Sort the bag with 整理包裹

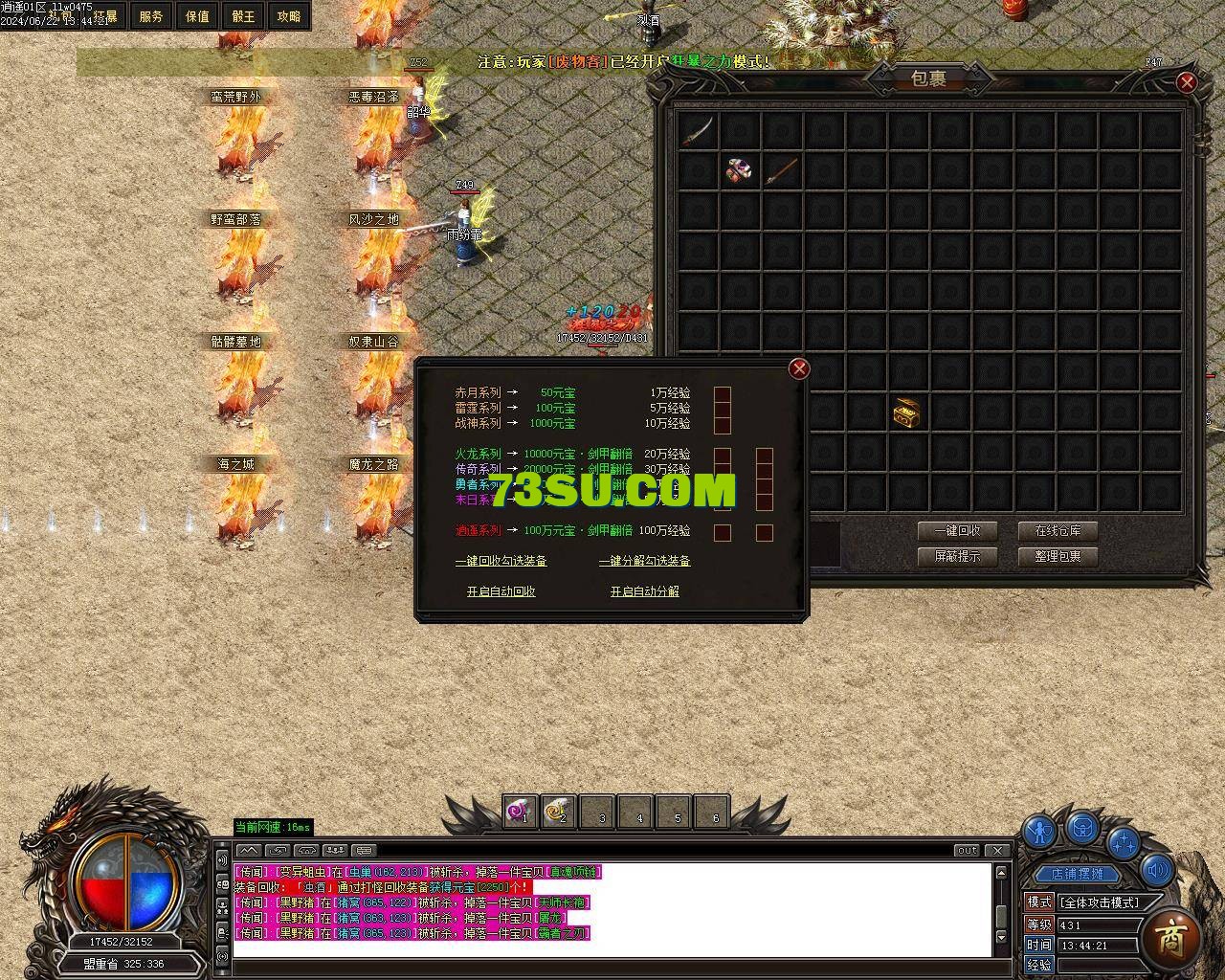tap(1058, 556)
